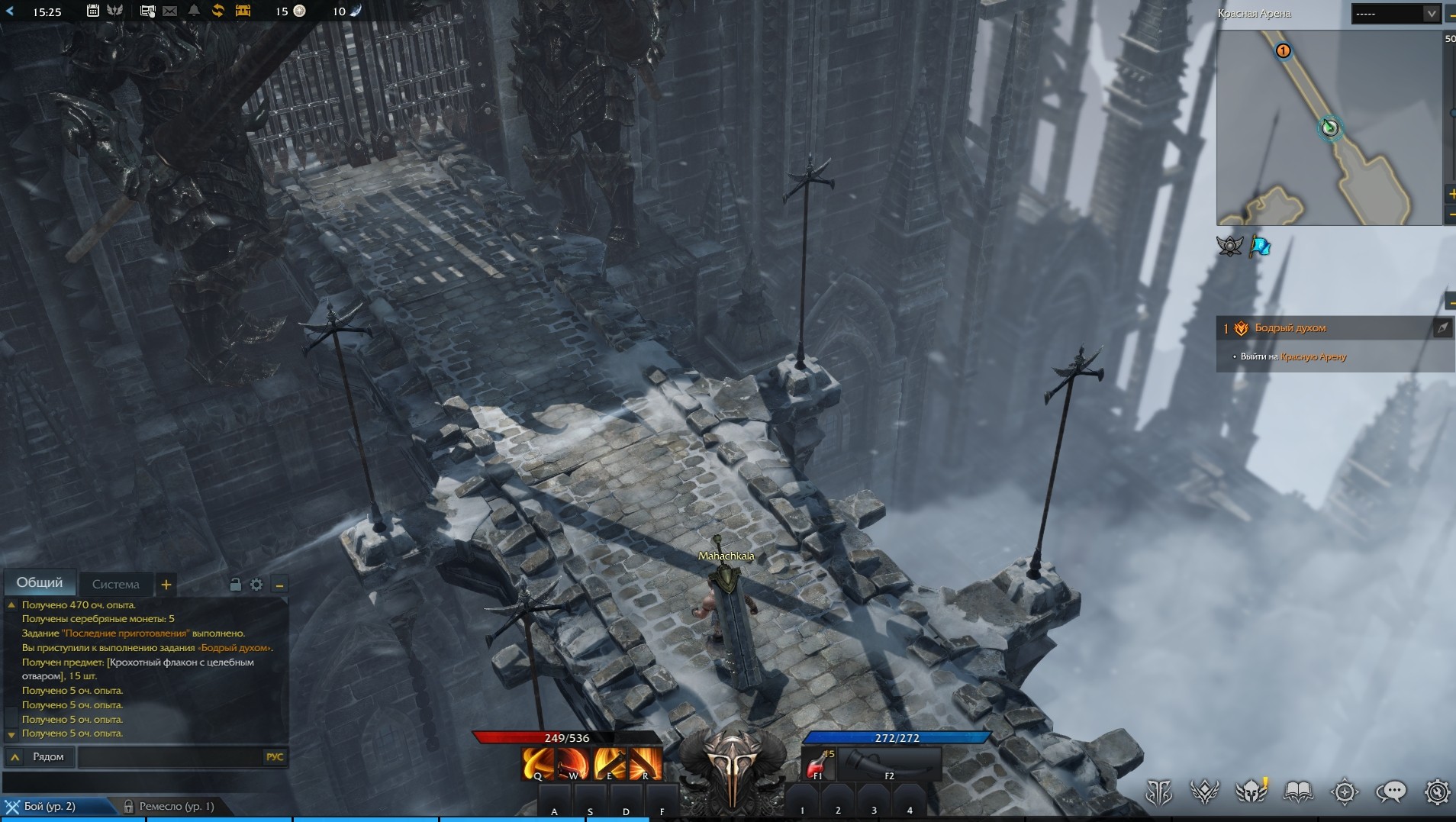Open chat settings gear icon
The height and width of the screenshot is (822, 1456).
coord(256,585)
